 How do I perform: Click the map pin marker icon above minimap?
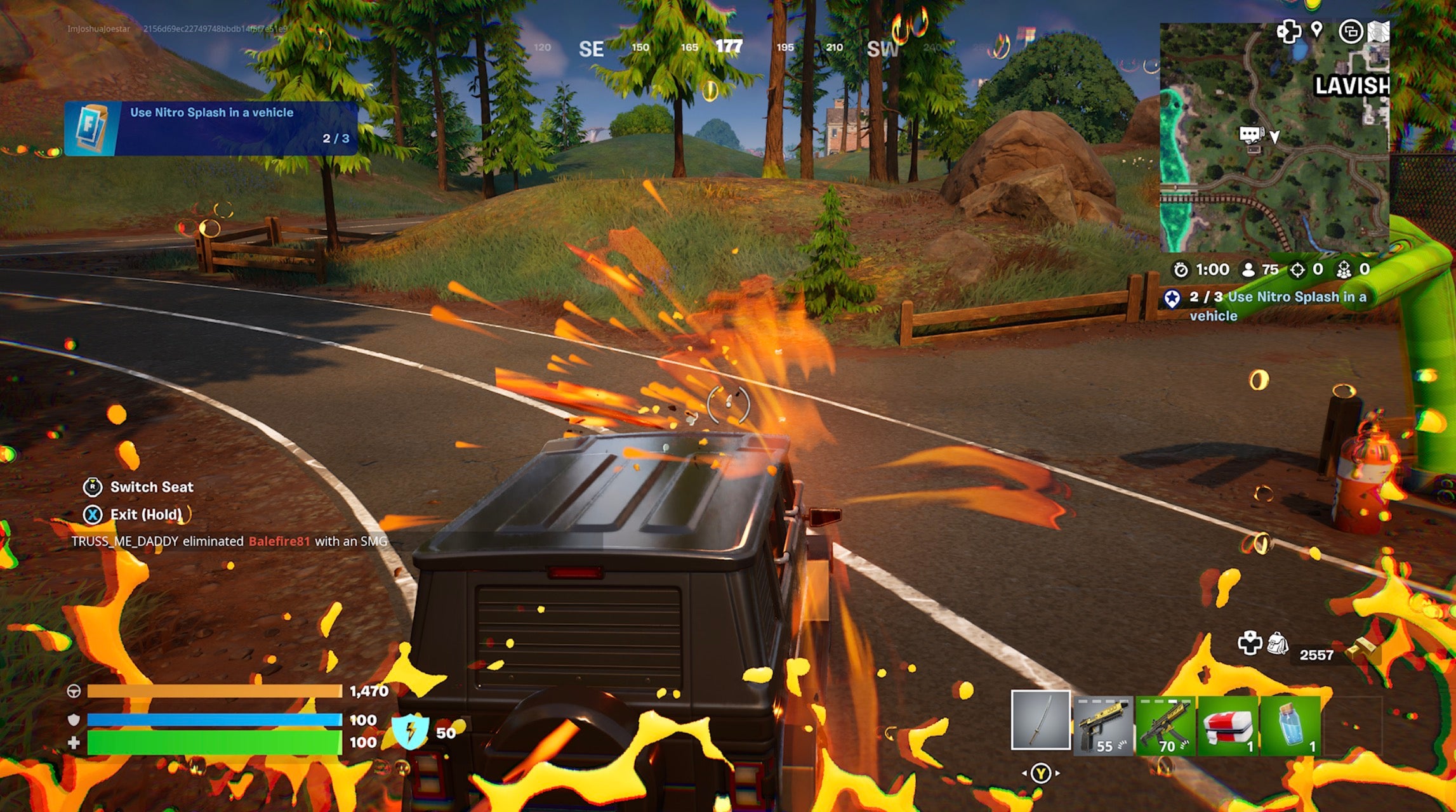pyautogui.click(x=1316, y=30)
